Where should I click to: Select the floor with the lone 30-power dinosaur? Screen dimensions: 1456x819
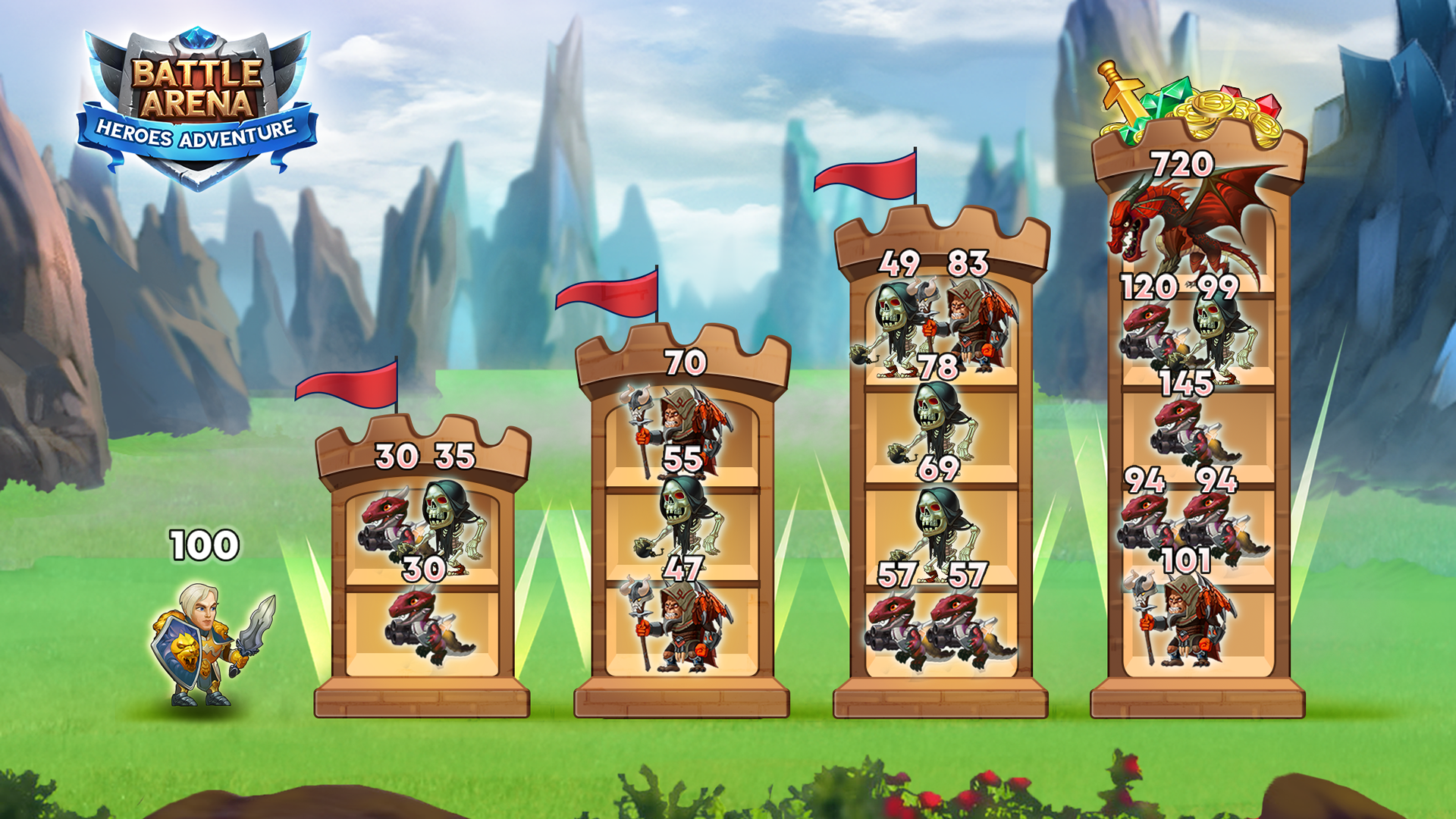coord(422,631)
